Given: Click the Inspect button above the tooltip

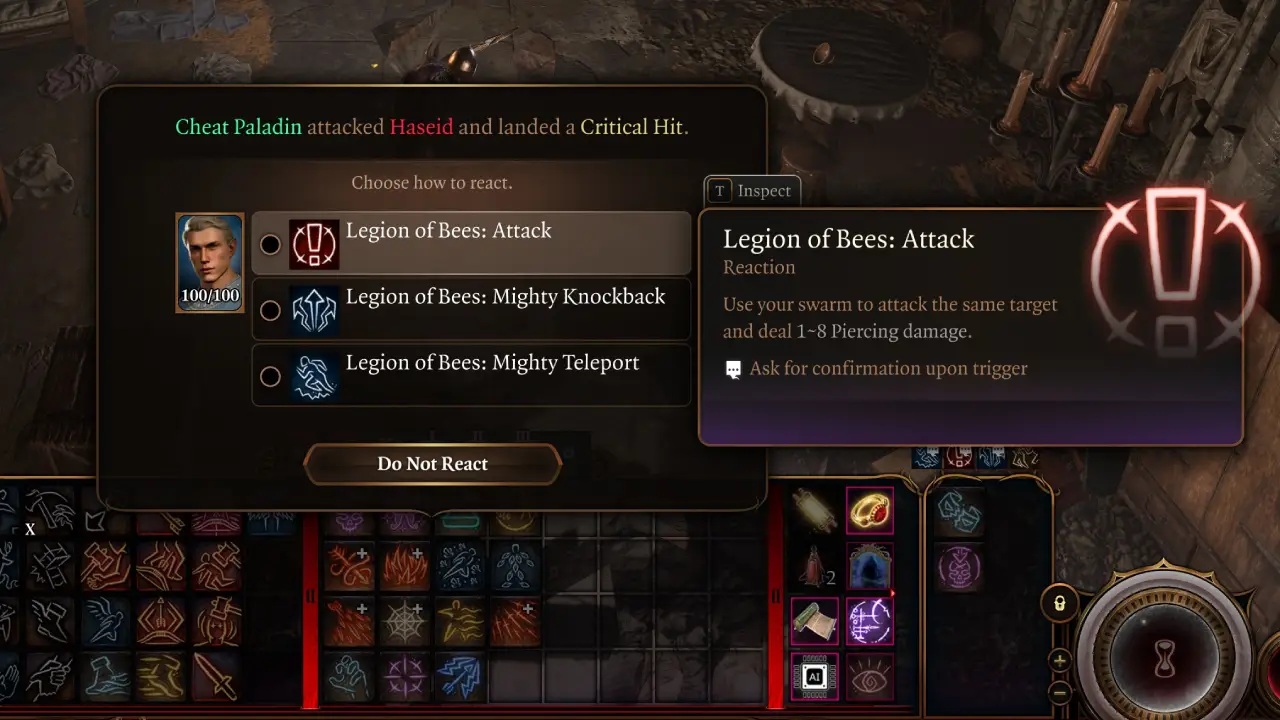Looking at the screenshot, I should pyautogui.click(x=752, y=190).
